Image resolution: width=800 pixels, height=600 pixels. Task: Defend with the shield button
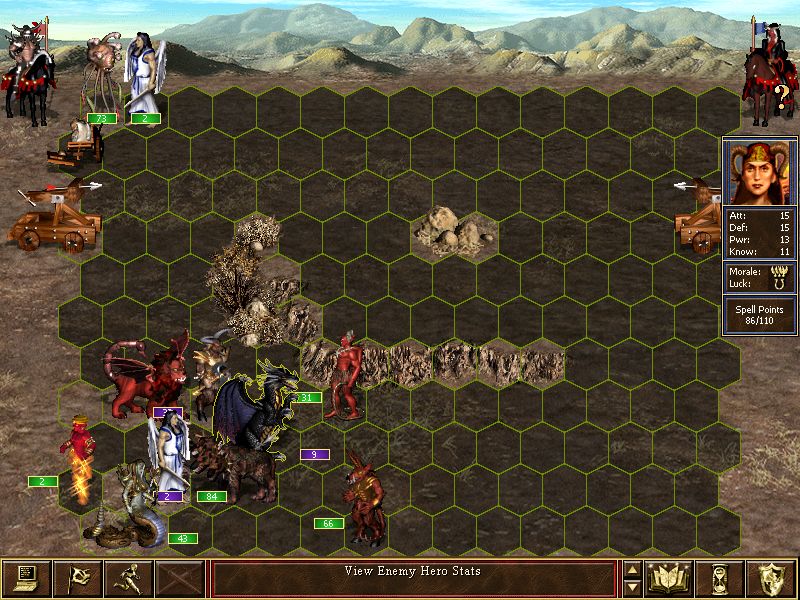click(772, 579)
